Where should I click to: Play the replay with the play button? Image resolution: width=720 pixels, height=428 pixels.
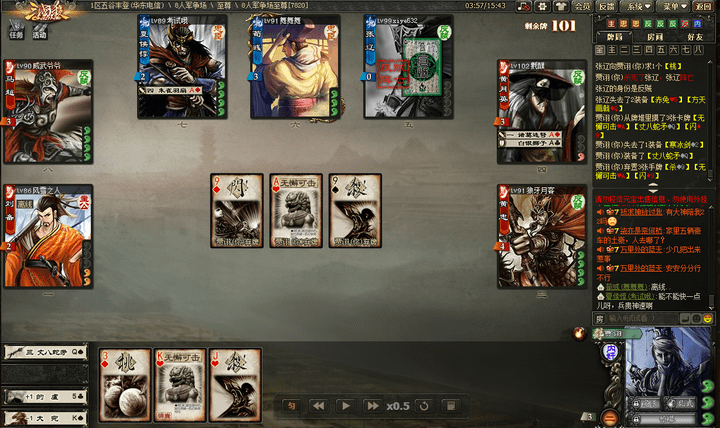click(345, 406)
